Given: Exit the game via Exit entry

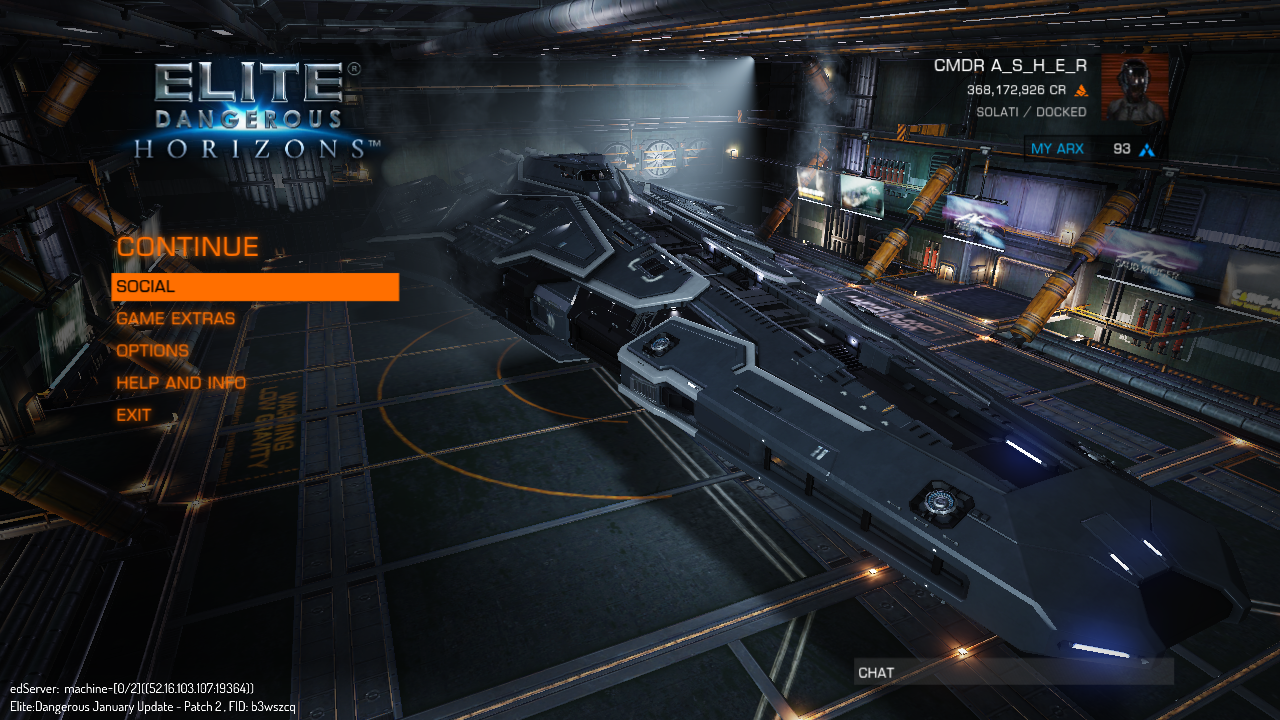Looking at the screenshot, I should pyautogui.click(x=134, y=415).
